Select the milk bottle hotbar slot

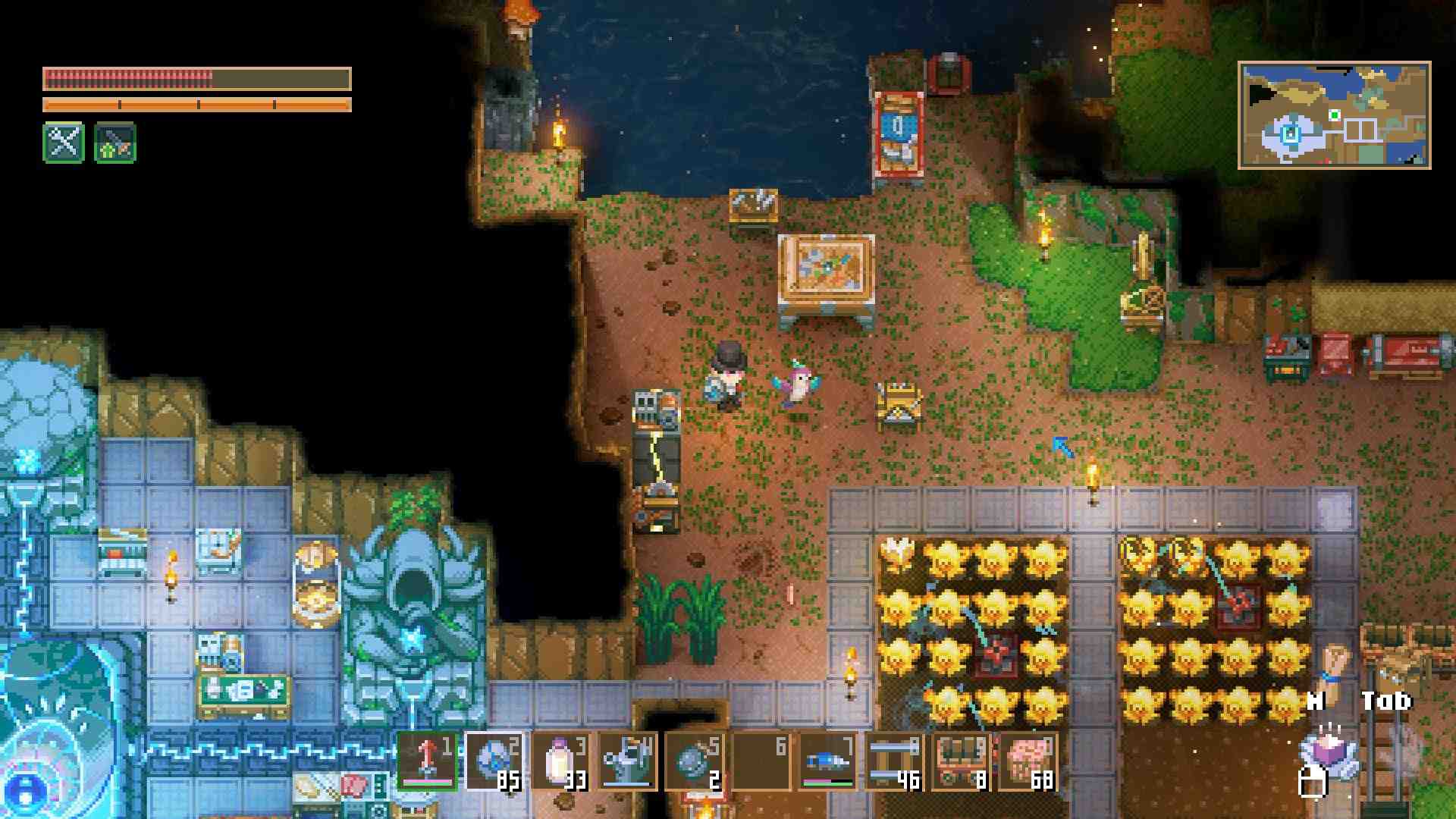point(561,761)
